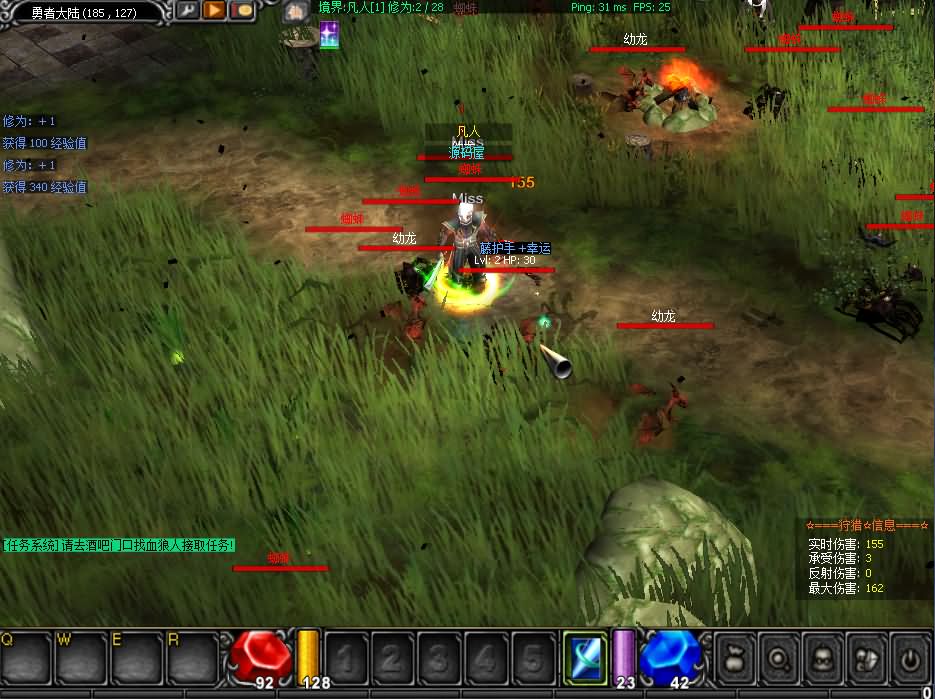The width and height of the screenshot is (935, 699).
Task: Select the Q skill slot
Action: 26,657
